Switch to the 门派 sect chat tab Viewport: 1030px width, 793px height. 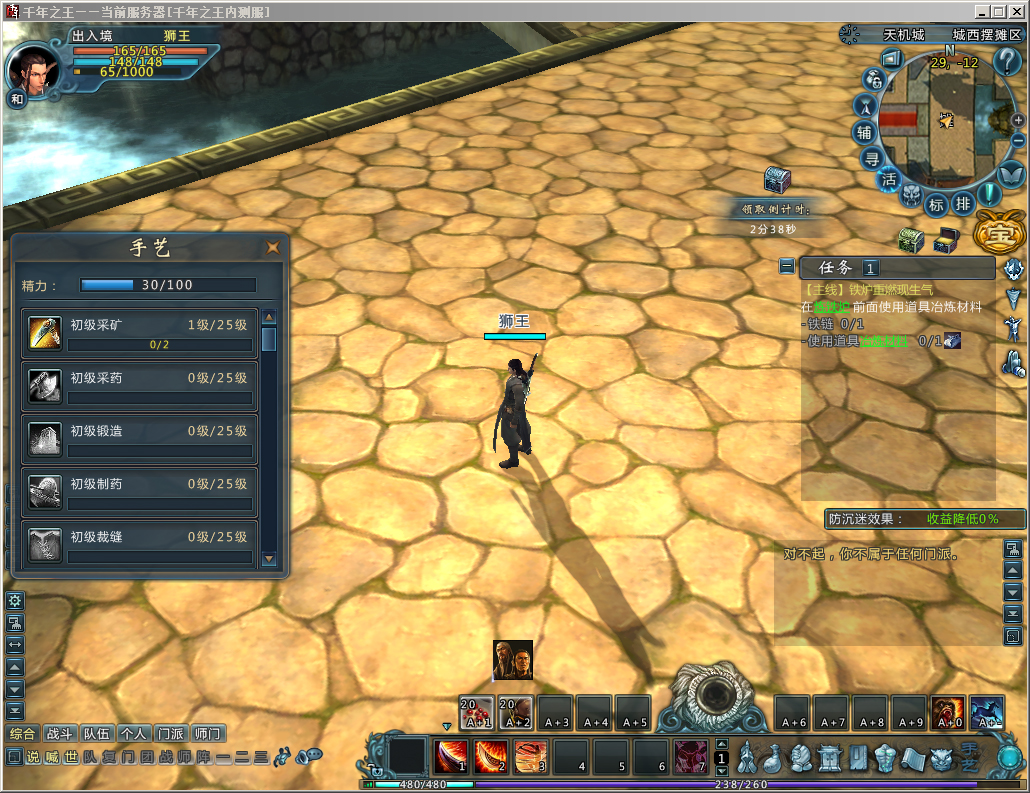[x=171, y=734]
